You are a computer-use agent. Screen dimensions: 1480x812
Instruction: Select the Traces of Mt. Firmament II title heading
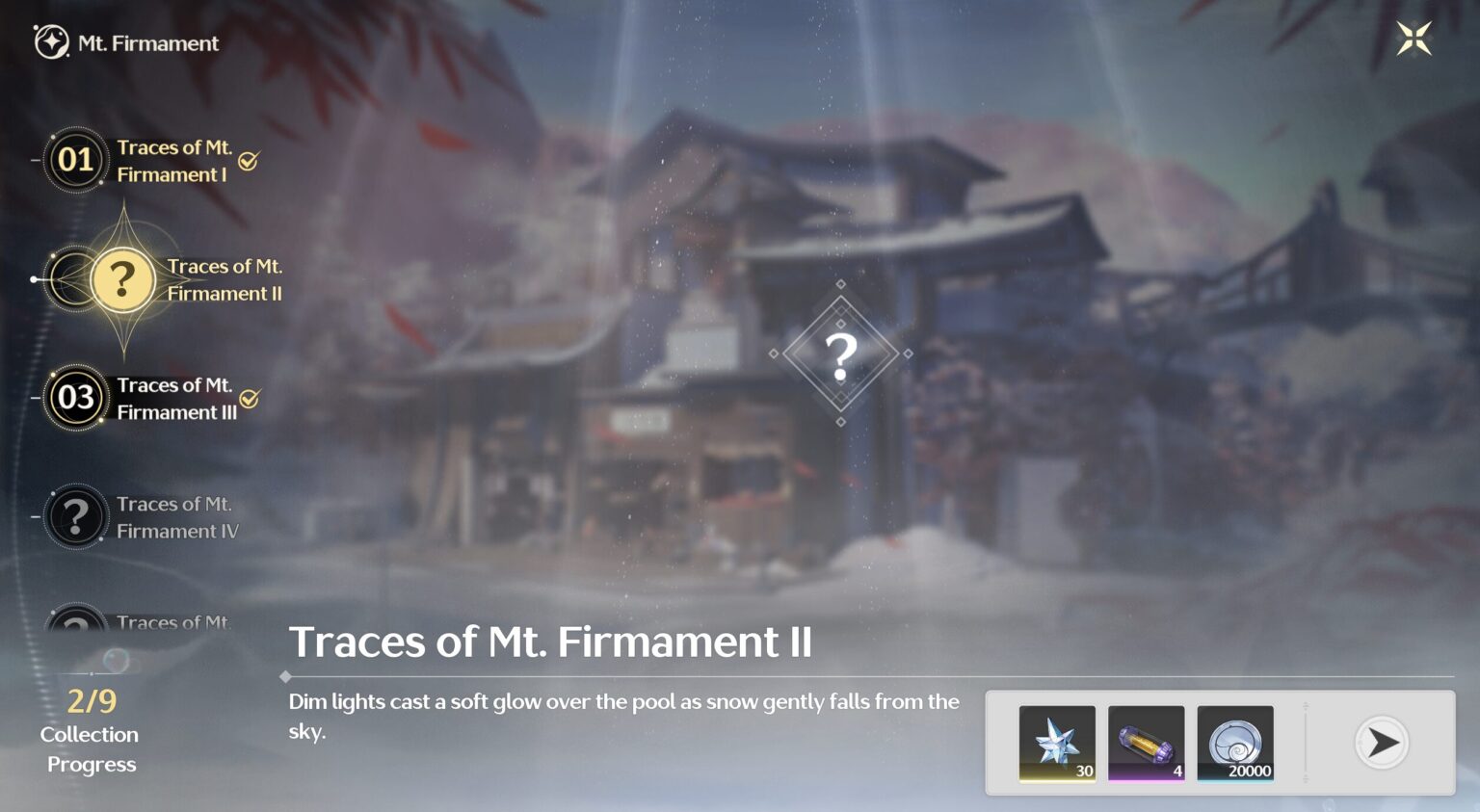[x=553, y=642]
